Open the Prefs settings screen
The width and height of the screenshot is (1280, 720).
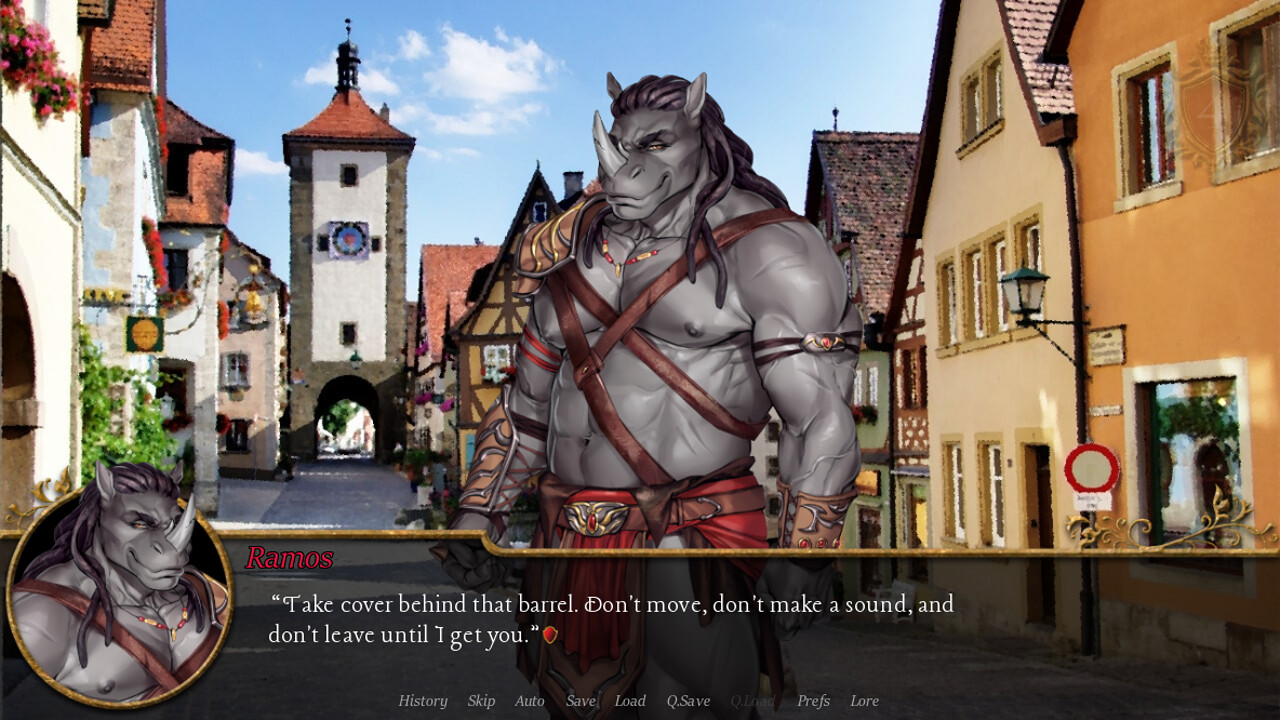(815, 701)
